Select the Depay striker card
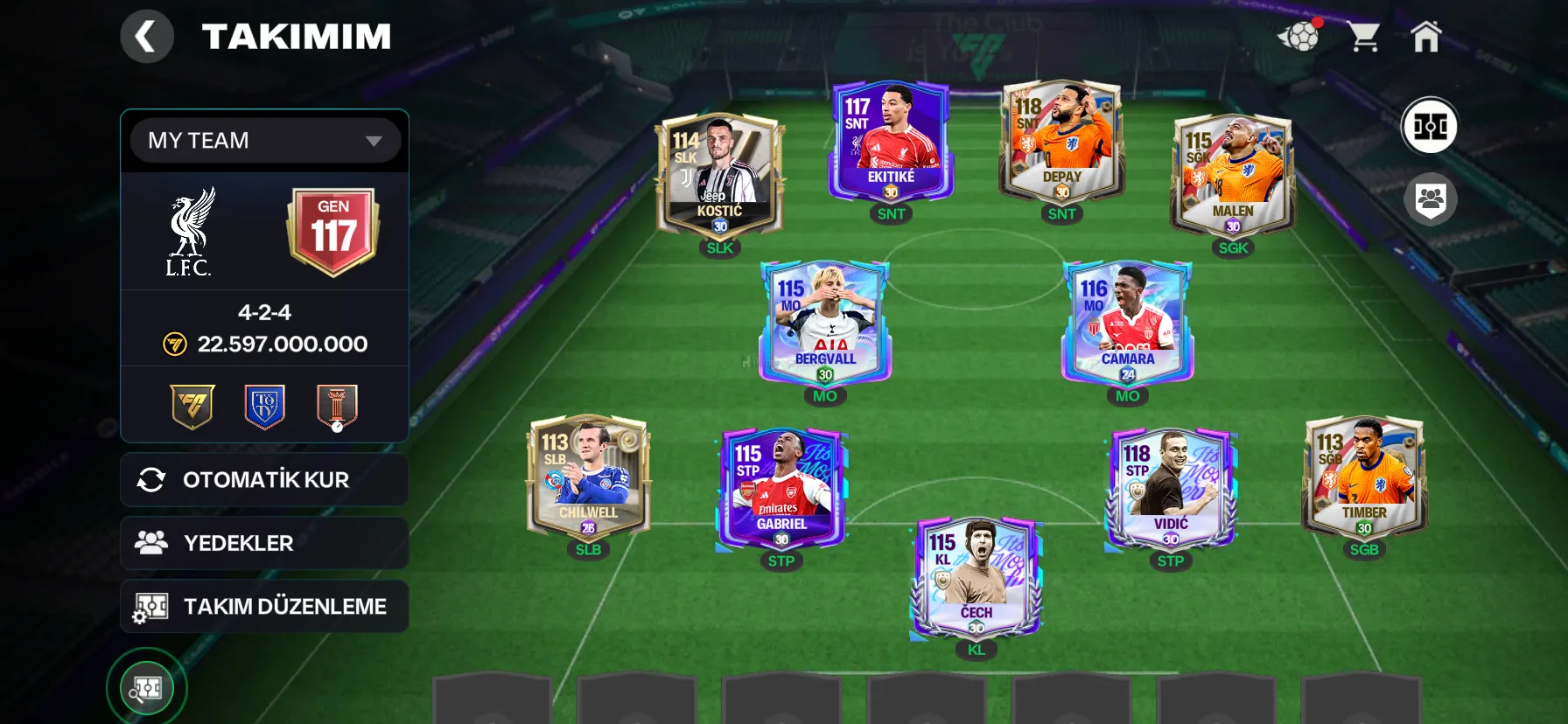This screenshot has width=1568, height=724. [x=1061, y=142]
